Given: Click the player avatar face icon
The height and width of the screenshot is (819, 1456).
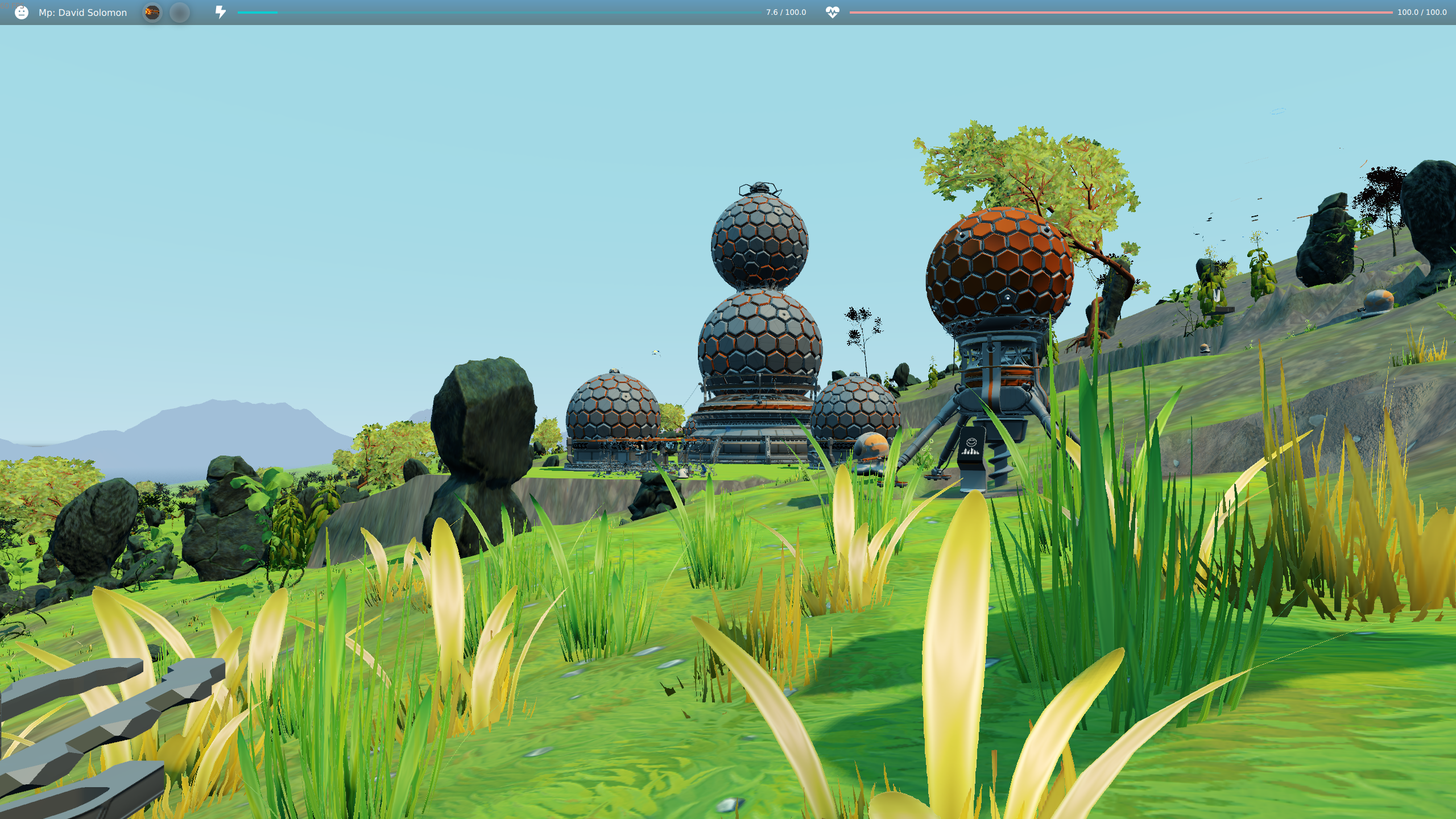Looking at the screenshot, I should [21, 13].
